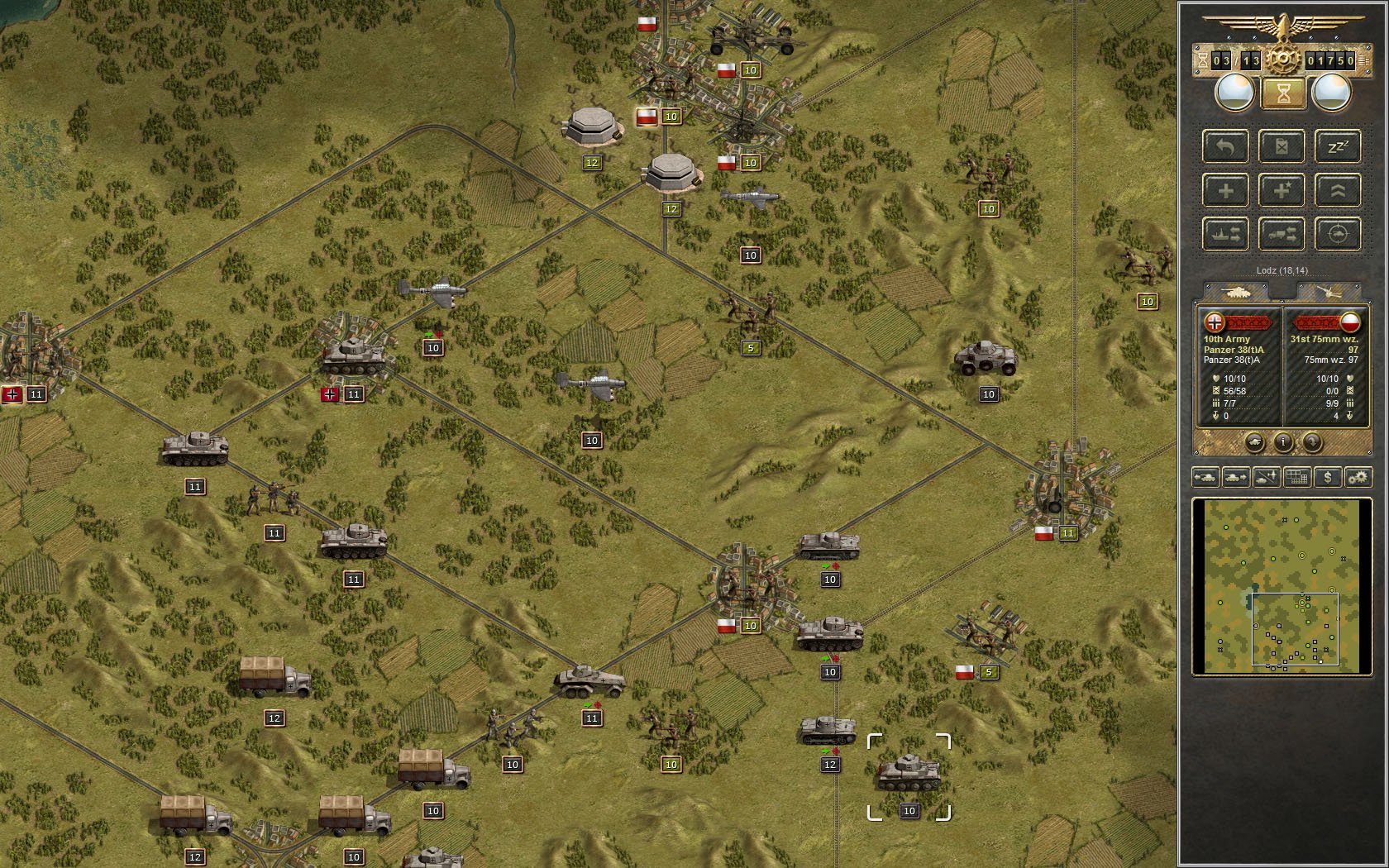Toggle truck transport mount button

[x=1282, y=235]
